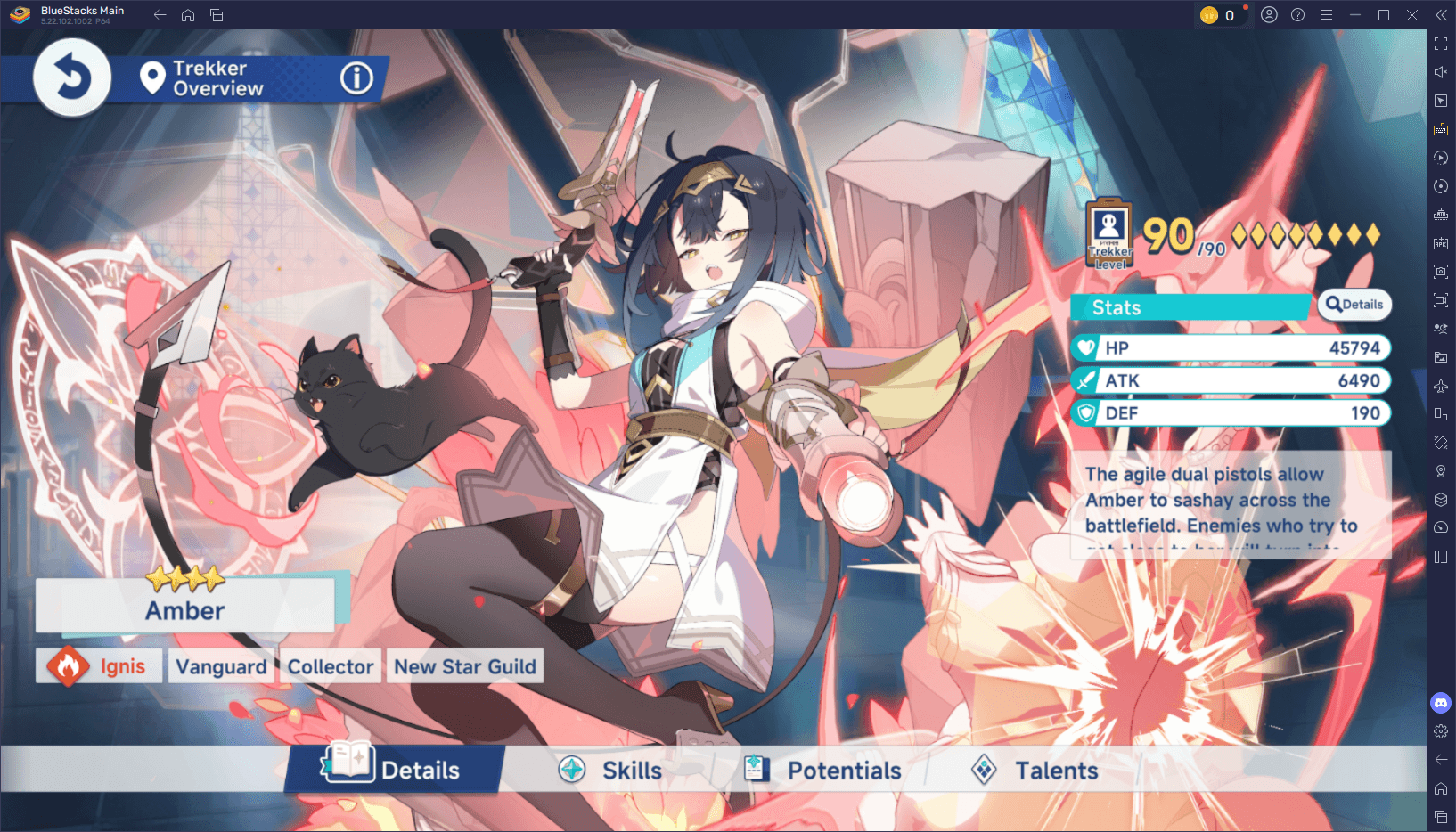Open Discord from the BlueStacks sidebar
This screenshot has height=832, width=1456.
[x=1441, y=703]
